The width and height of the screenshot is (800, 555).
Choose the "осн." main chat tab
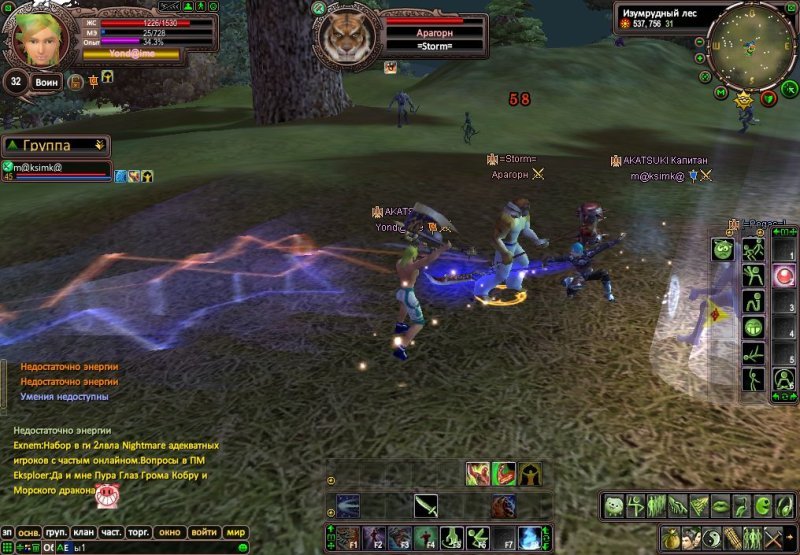pos(30,532)
